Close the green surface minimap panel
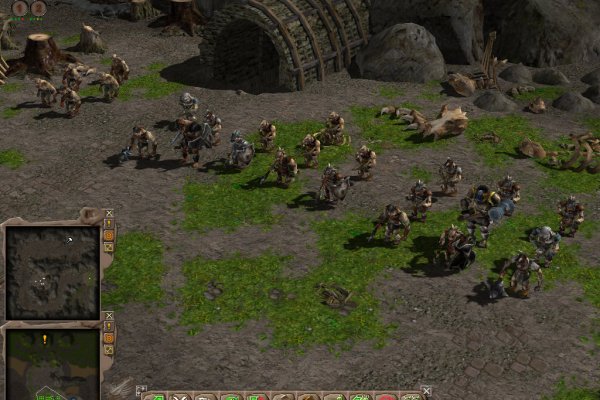The height and width of the screenshot is (400, 600). click(109, 316)
